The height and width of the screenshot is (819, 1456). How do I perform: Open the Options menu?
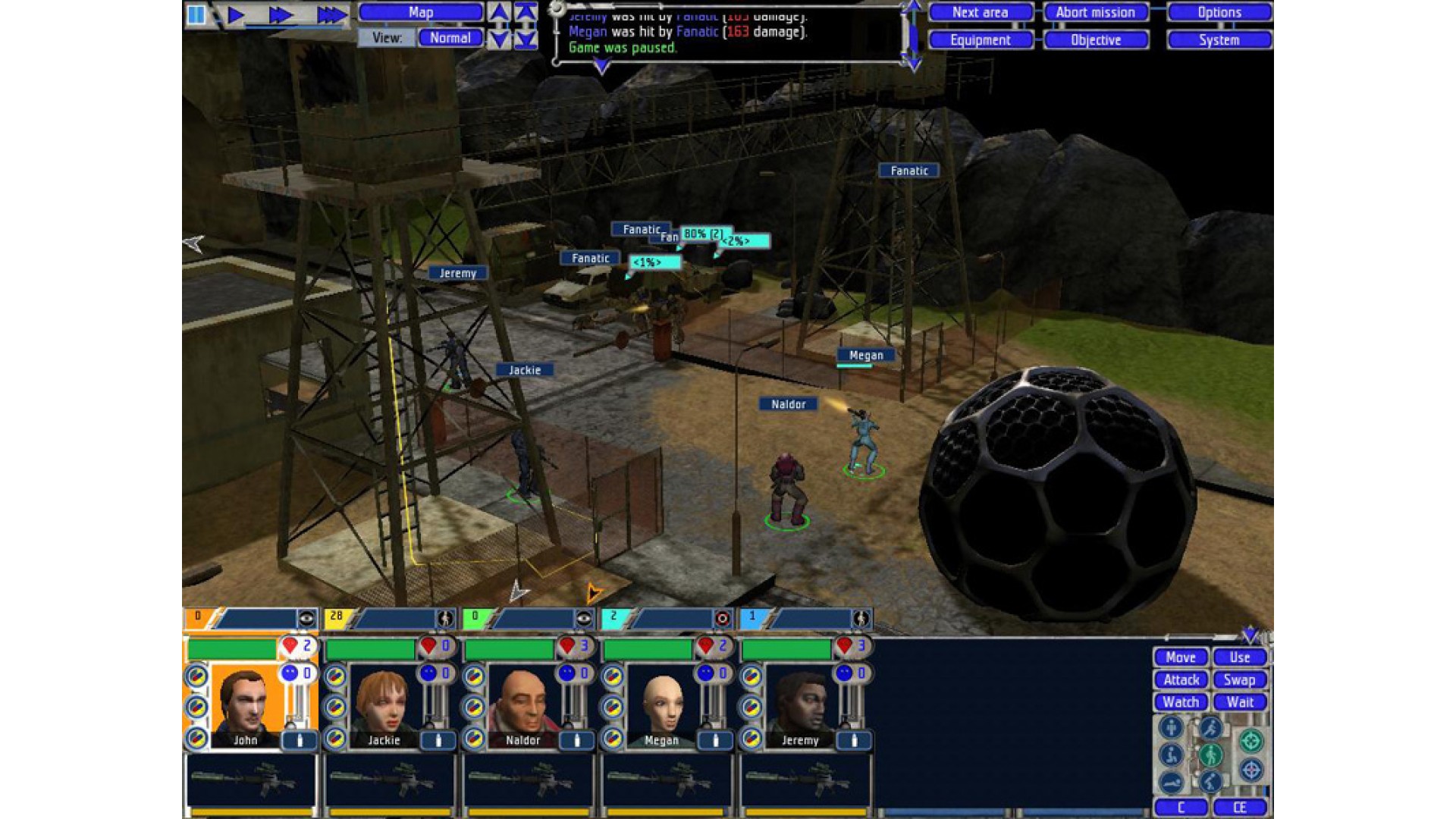click(1219, 12)
